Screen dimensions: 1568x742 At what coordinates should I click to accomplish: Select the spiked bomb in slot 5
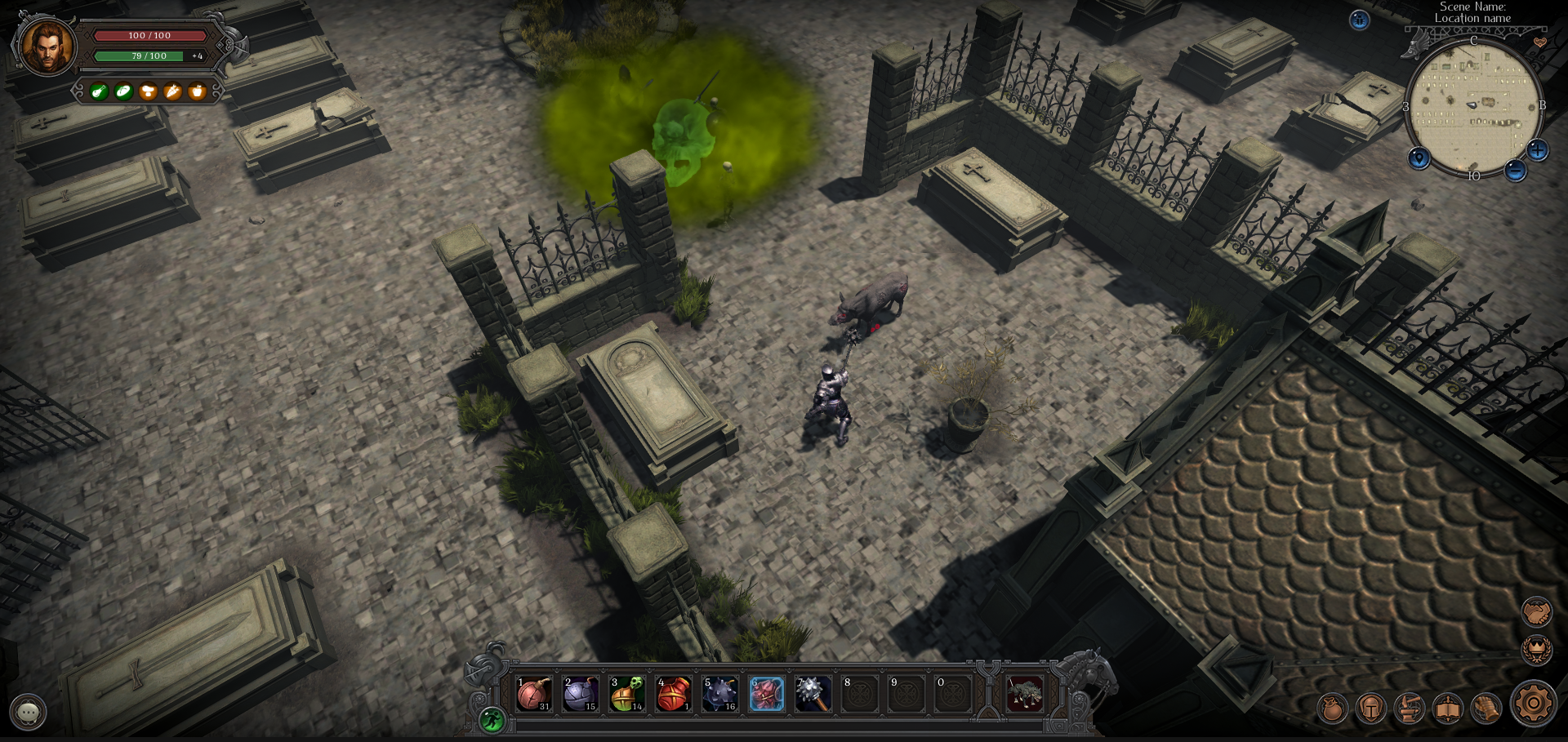click(x=720, y=694)
